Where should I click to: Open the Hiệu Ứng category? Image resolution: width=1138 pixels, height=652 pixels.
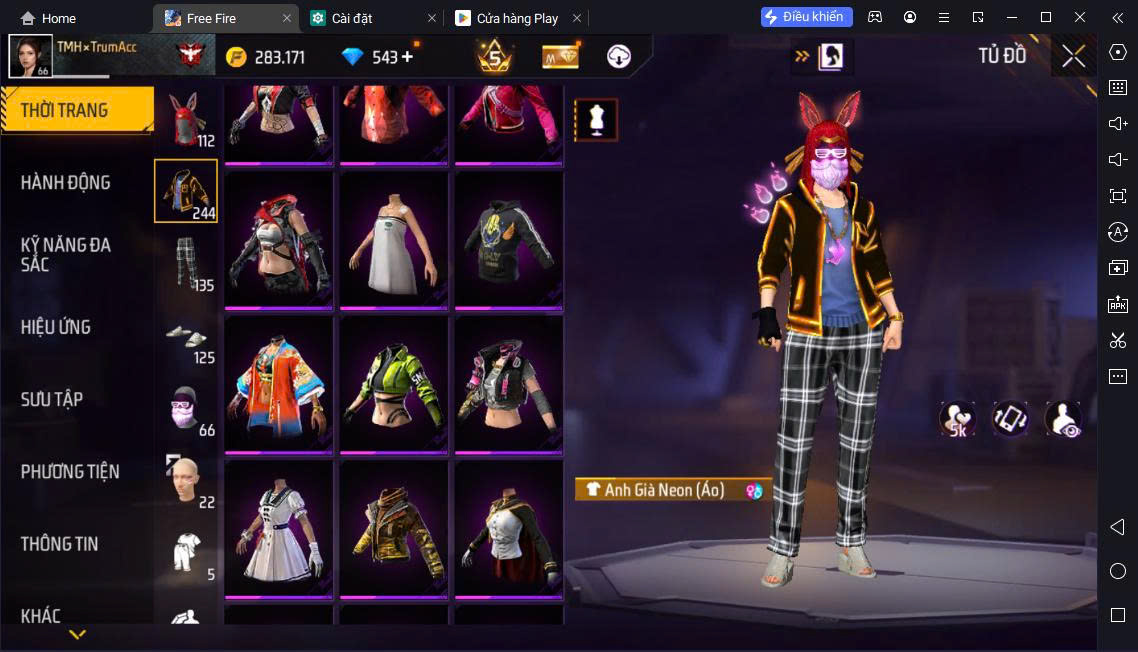click(56, 327)
